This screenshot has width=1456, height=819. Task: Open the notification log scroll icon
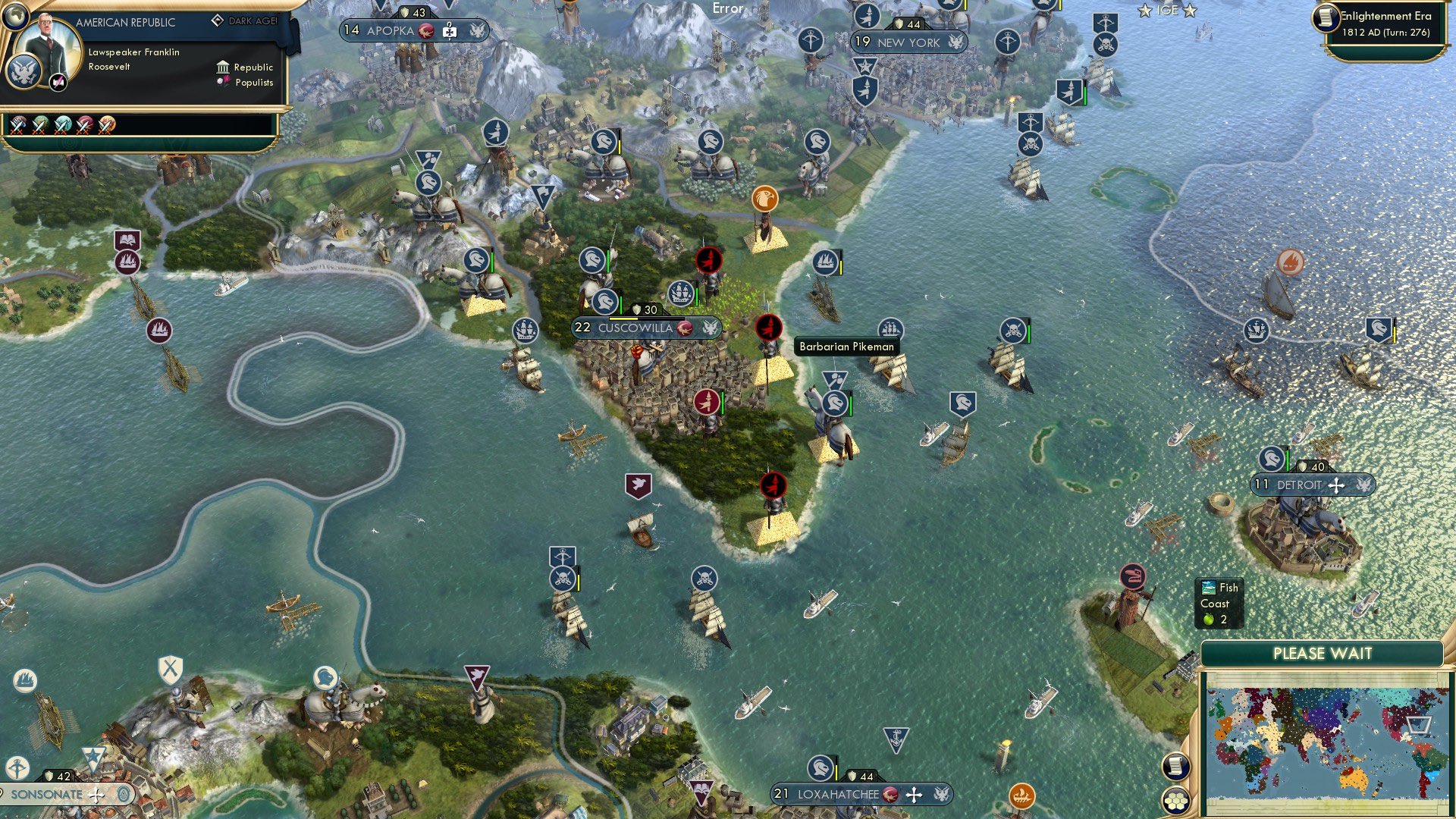pos(1178,767)
